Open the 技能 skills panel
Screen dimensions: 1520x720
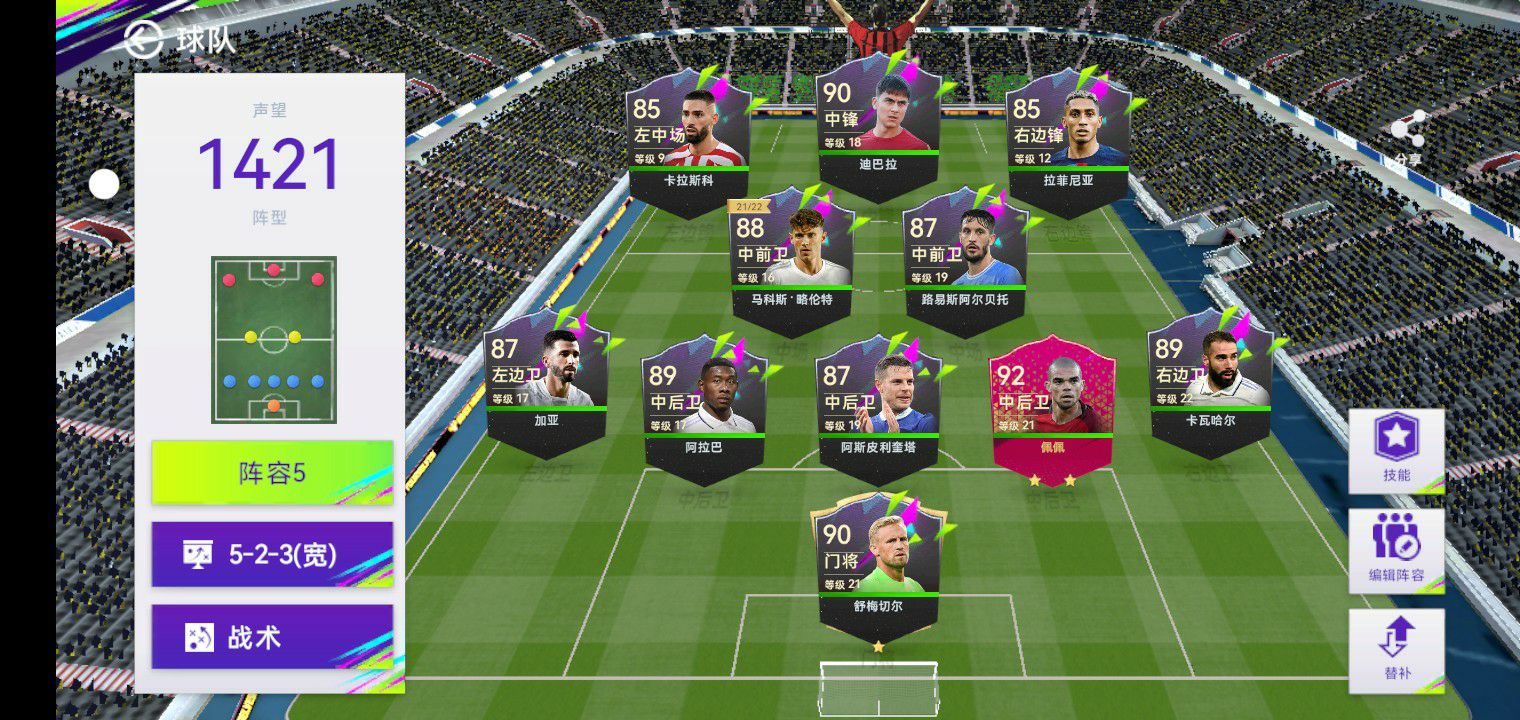point(1396,450)
